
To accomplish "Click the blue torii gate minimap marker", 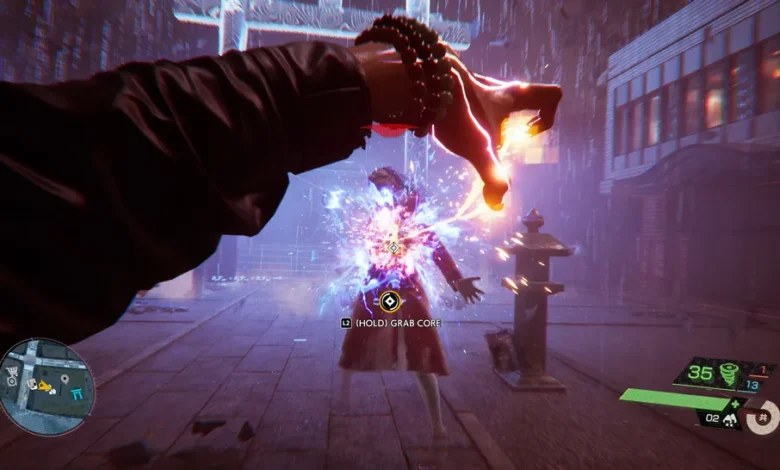I will point(78,395).
